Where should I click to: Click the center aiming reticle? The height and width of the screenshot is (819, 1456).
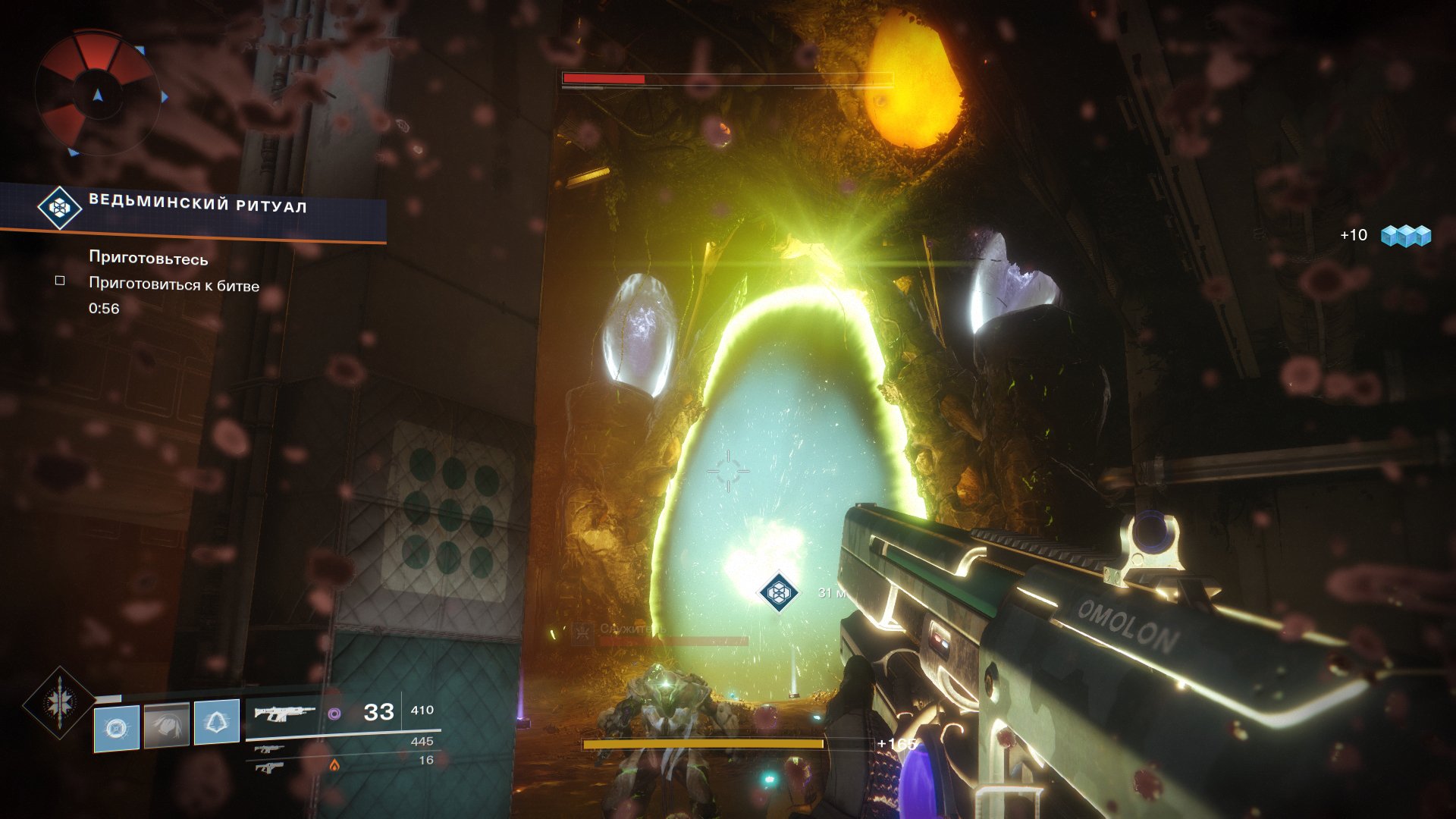tap(730, 470)
